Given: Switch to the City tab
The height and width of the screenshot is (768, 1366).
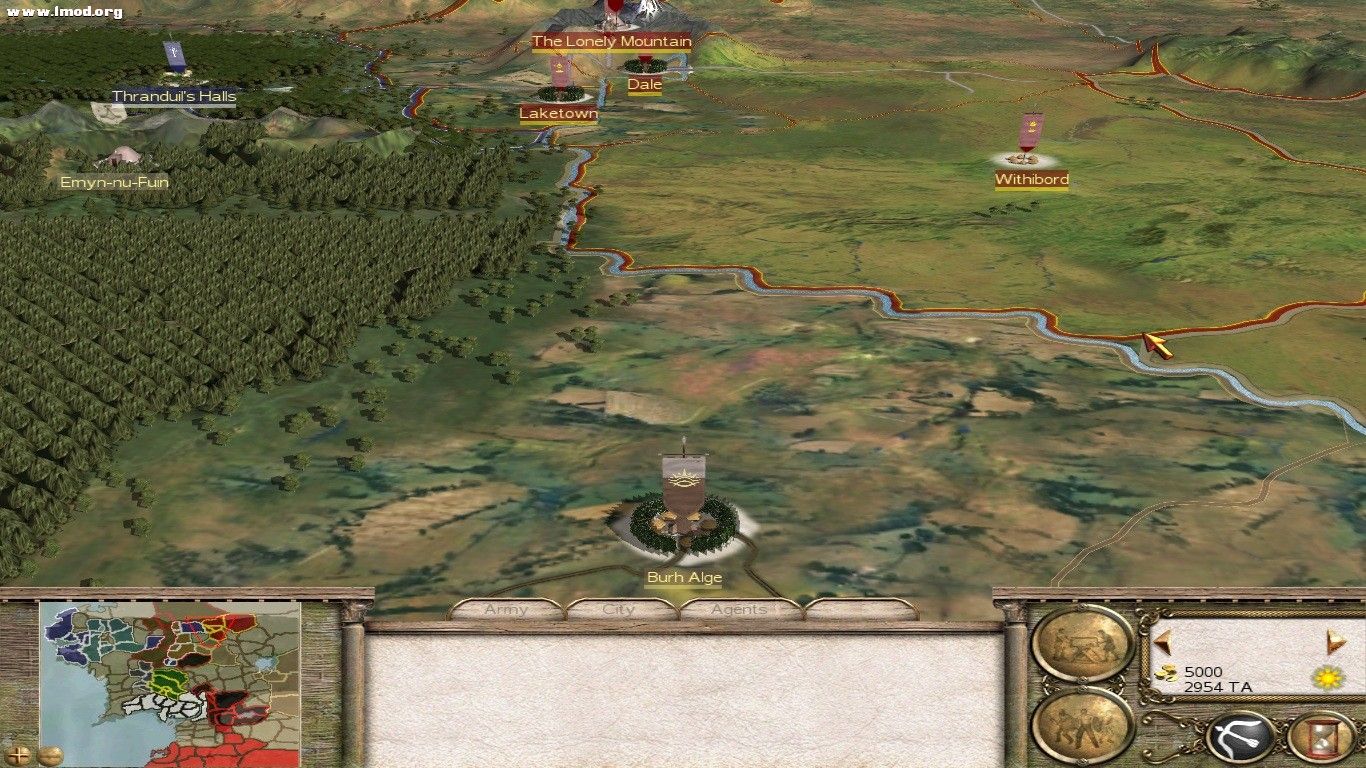Looking at the screenshot, I should click(x=619, y=609).
